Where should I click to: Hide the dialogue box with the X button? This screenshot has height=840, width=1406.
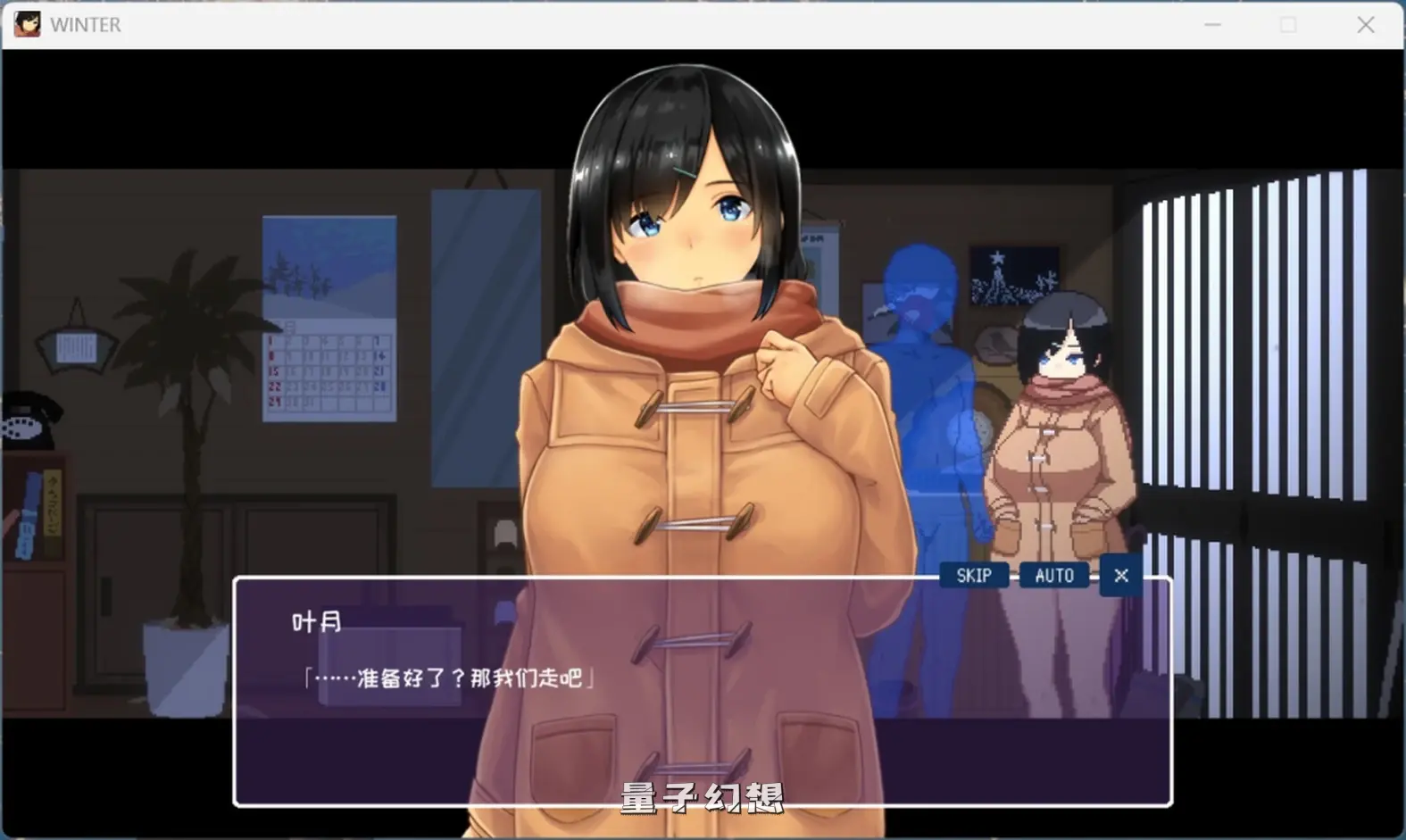coord(1120,575)
